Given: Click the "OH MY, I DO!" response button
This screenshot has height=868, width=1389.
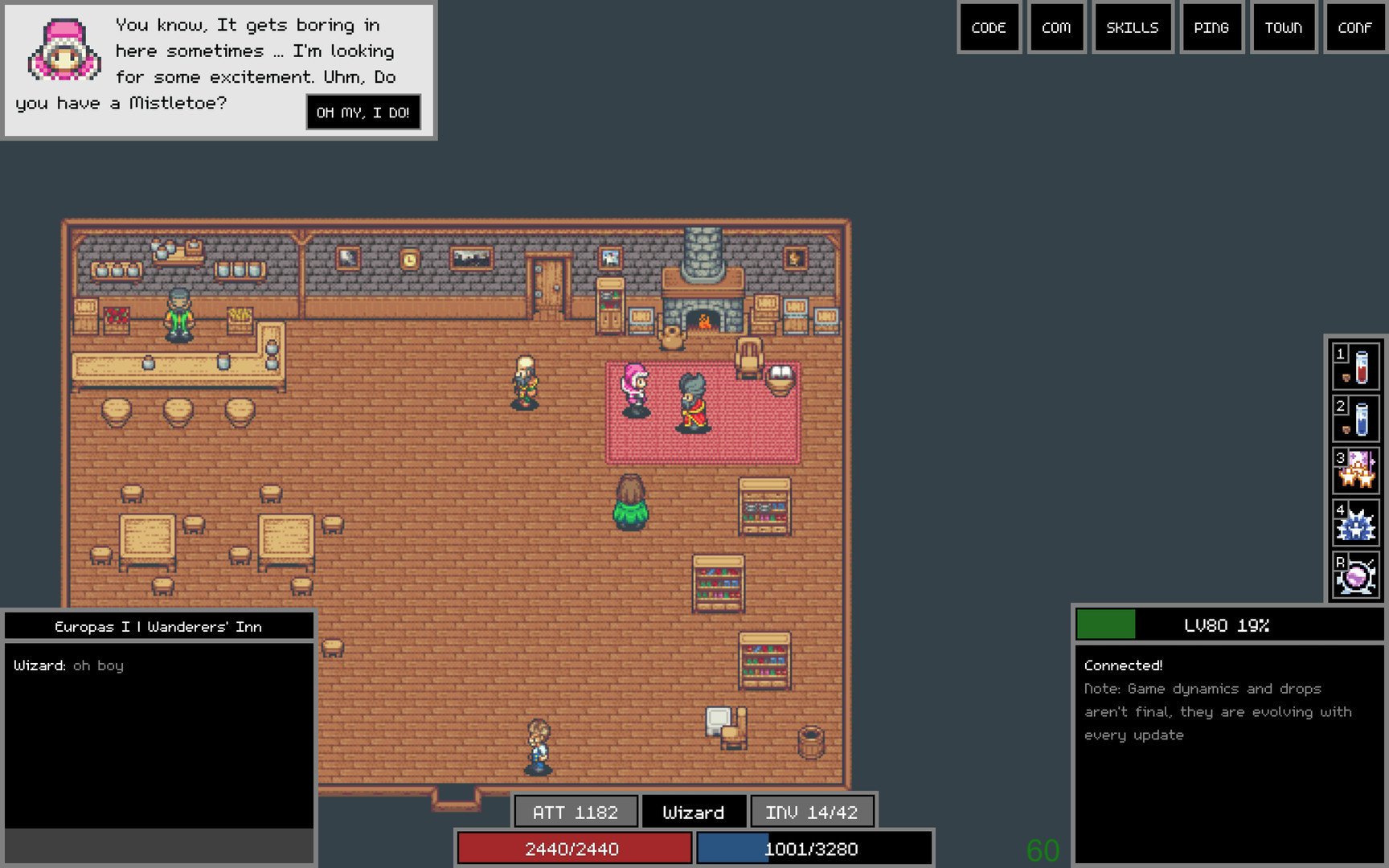Looking at the screenshot, I should coord(363,112).
